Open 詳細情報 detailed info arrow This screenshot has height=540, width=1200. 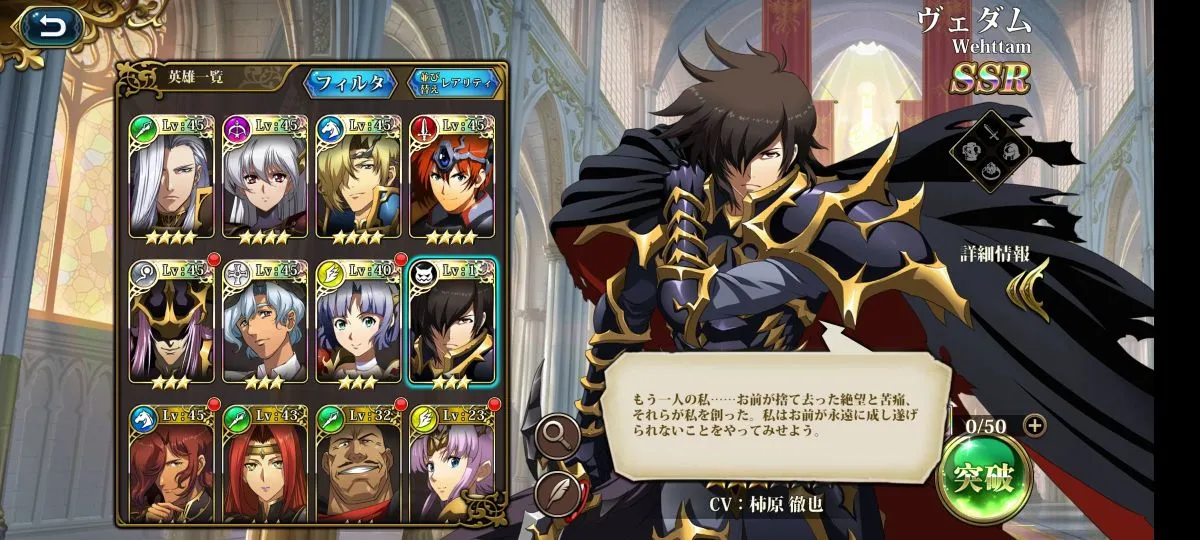tap(1028, 290)
